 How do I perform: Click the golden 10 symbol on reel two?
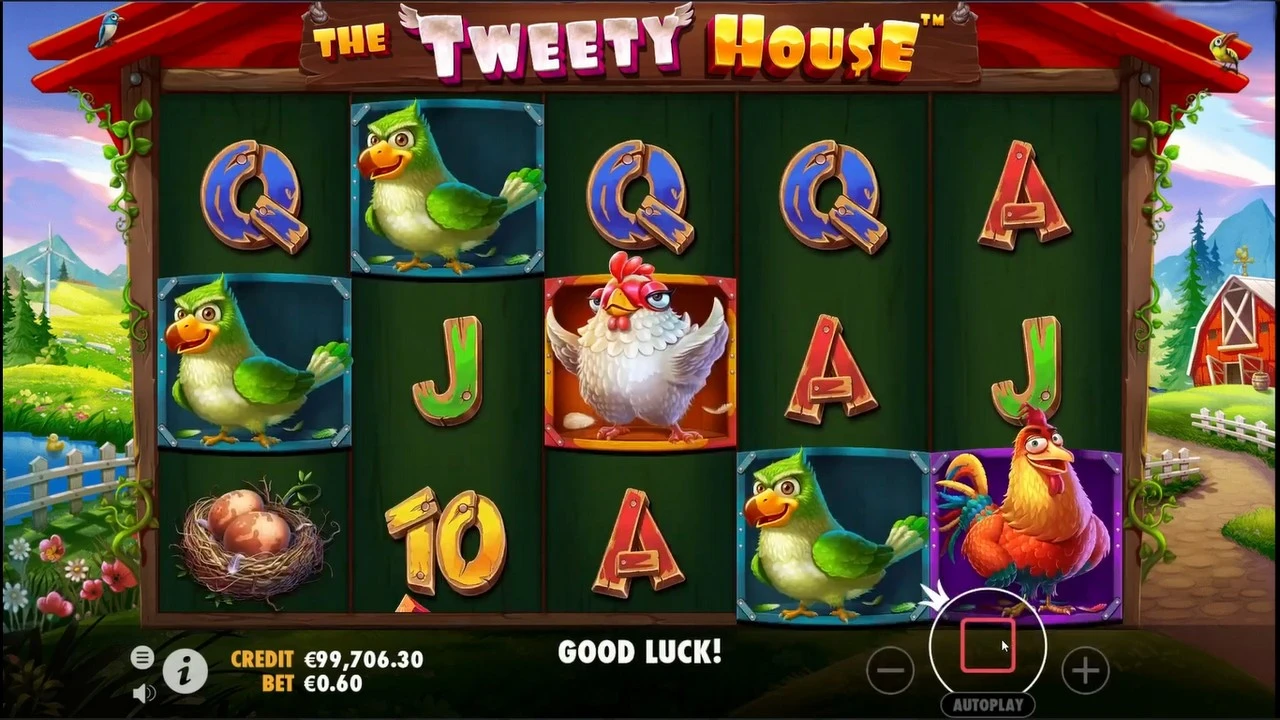(x=445, y=540)
